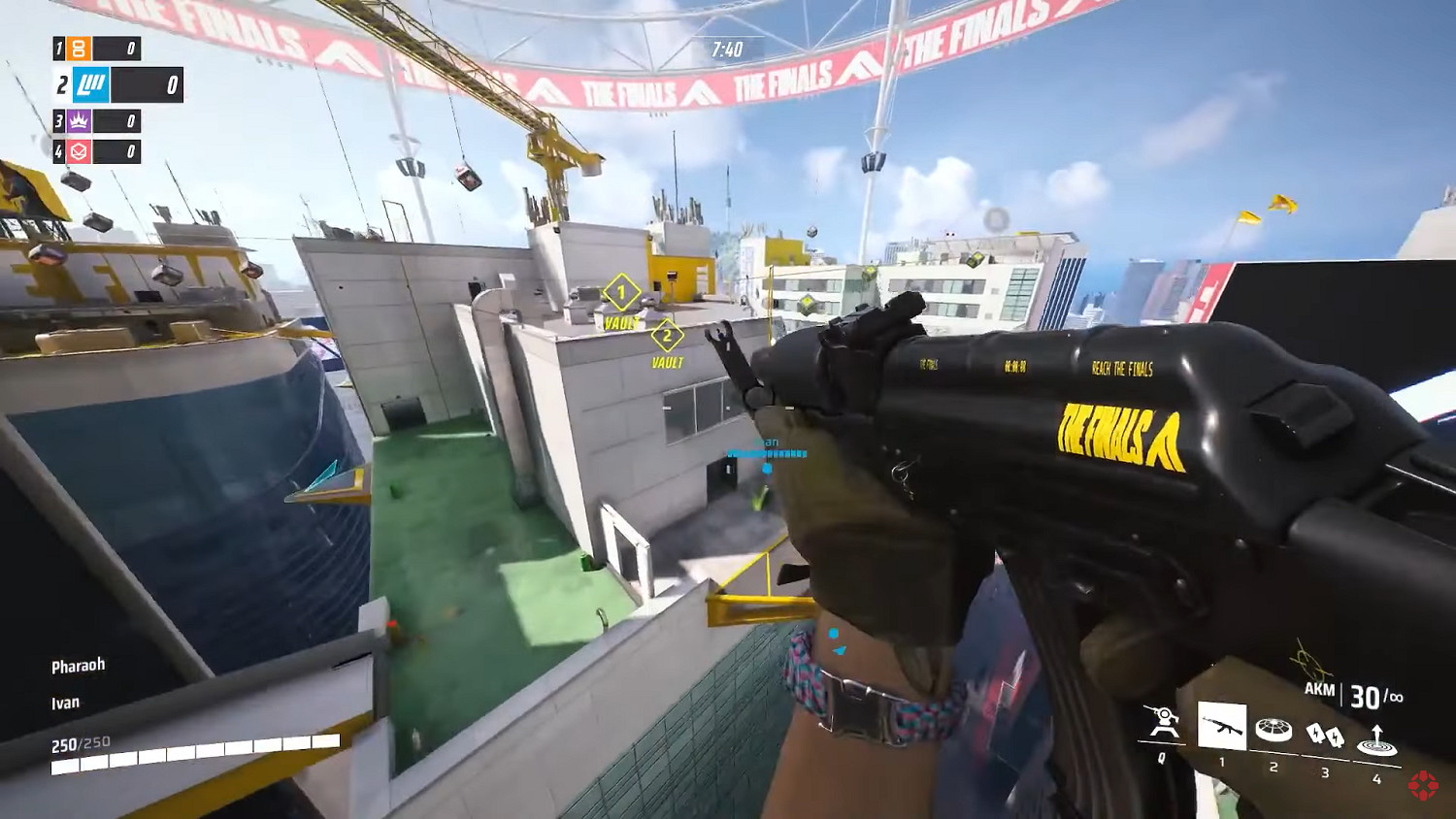Screen dimensions: 1456x819
Task: Click teammate name Pharaoh
Action: point(78,665)
